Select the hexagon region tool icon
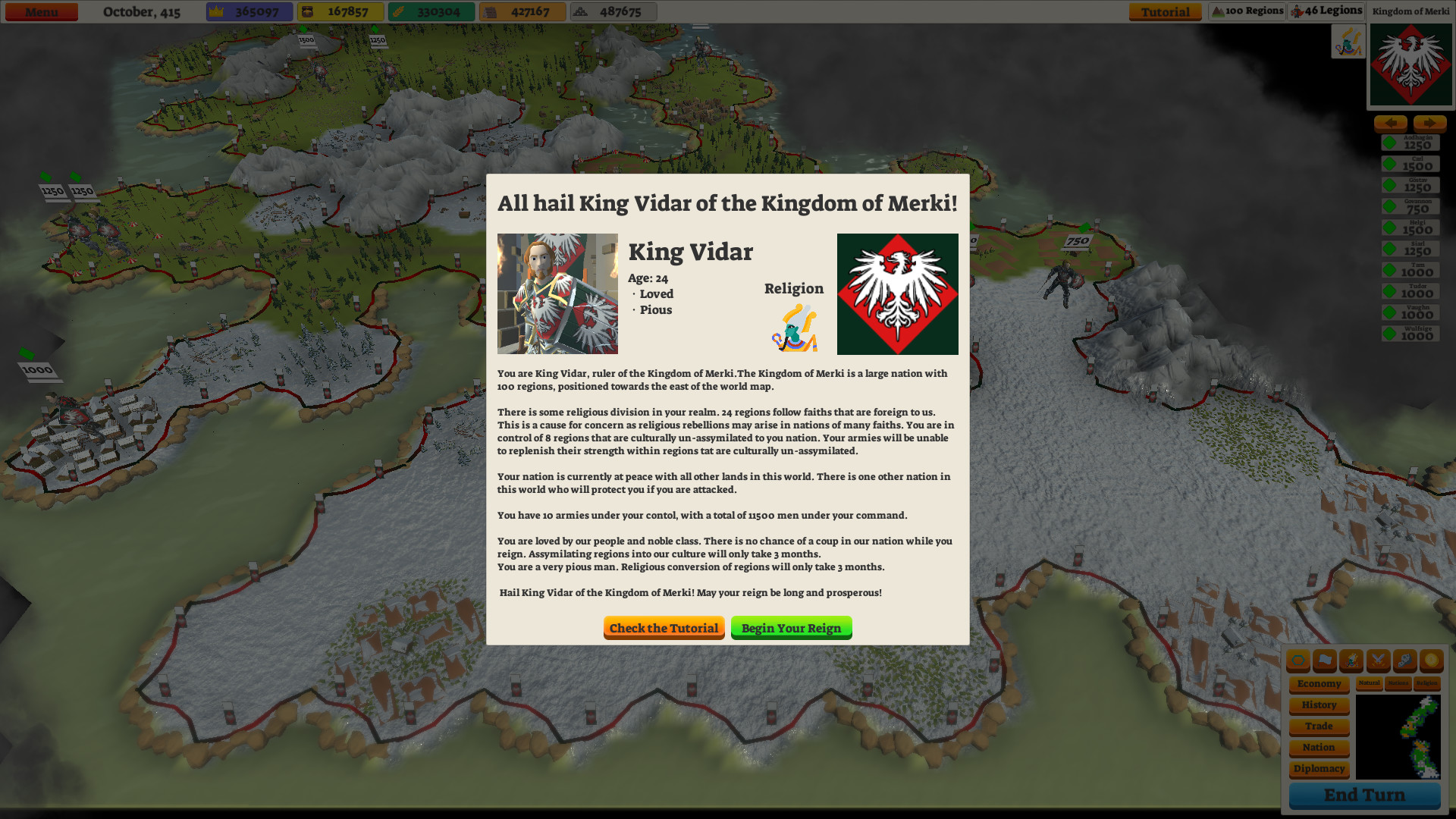This screenshot has height=819, width=1456. click(x=1298, y=661)
